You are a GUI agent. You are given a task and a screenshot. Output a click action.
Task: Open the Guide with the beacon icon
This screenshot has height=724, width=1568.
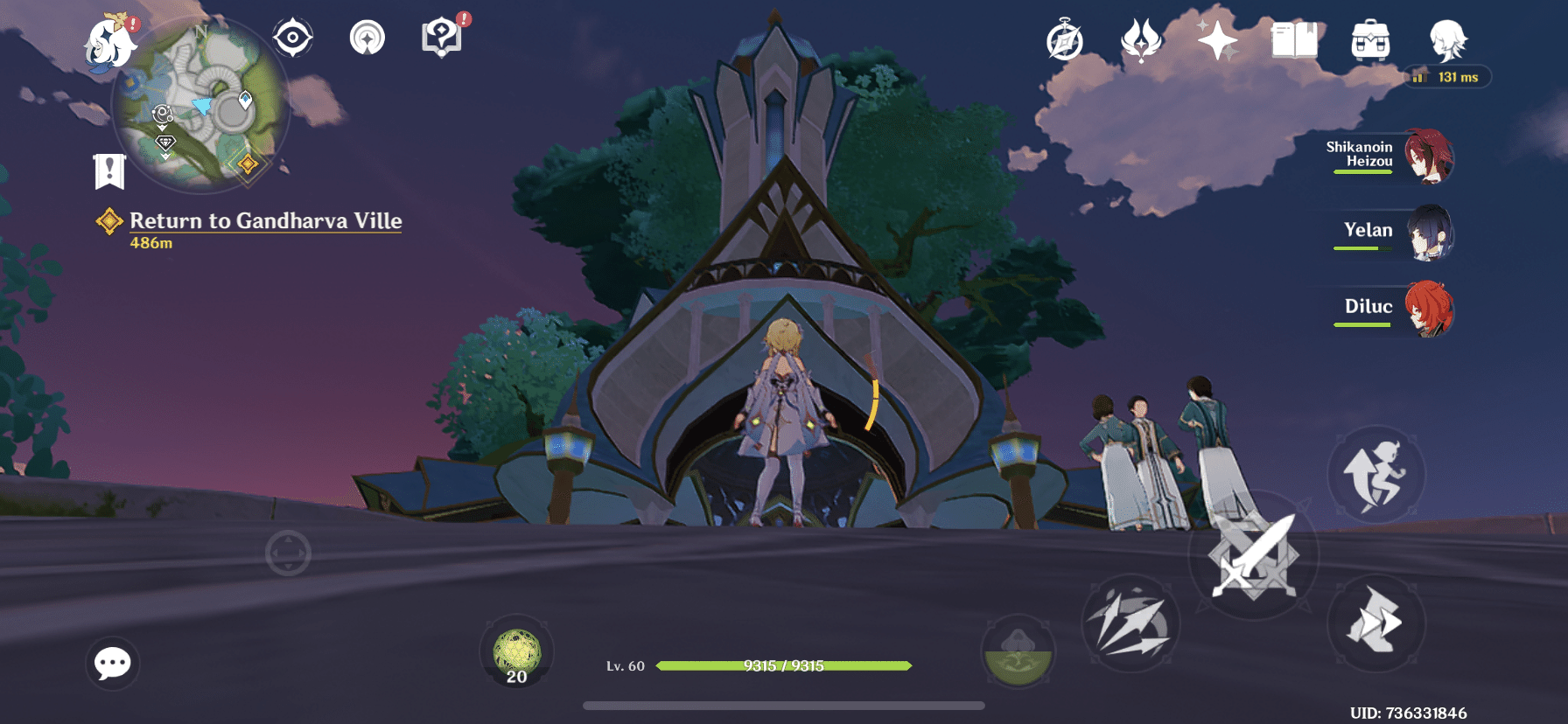point(368,37)
